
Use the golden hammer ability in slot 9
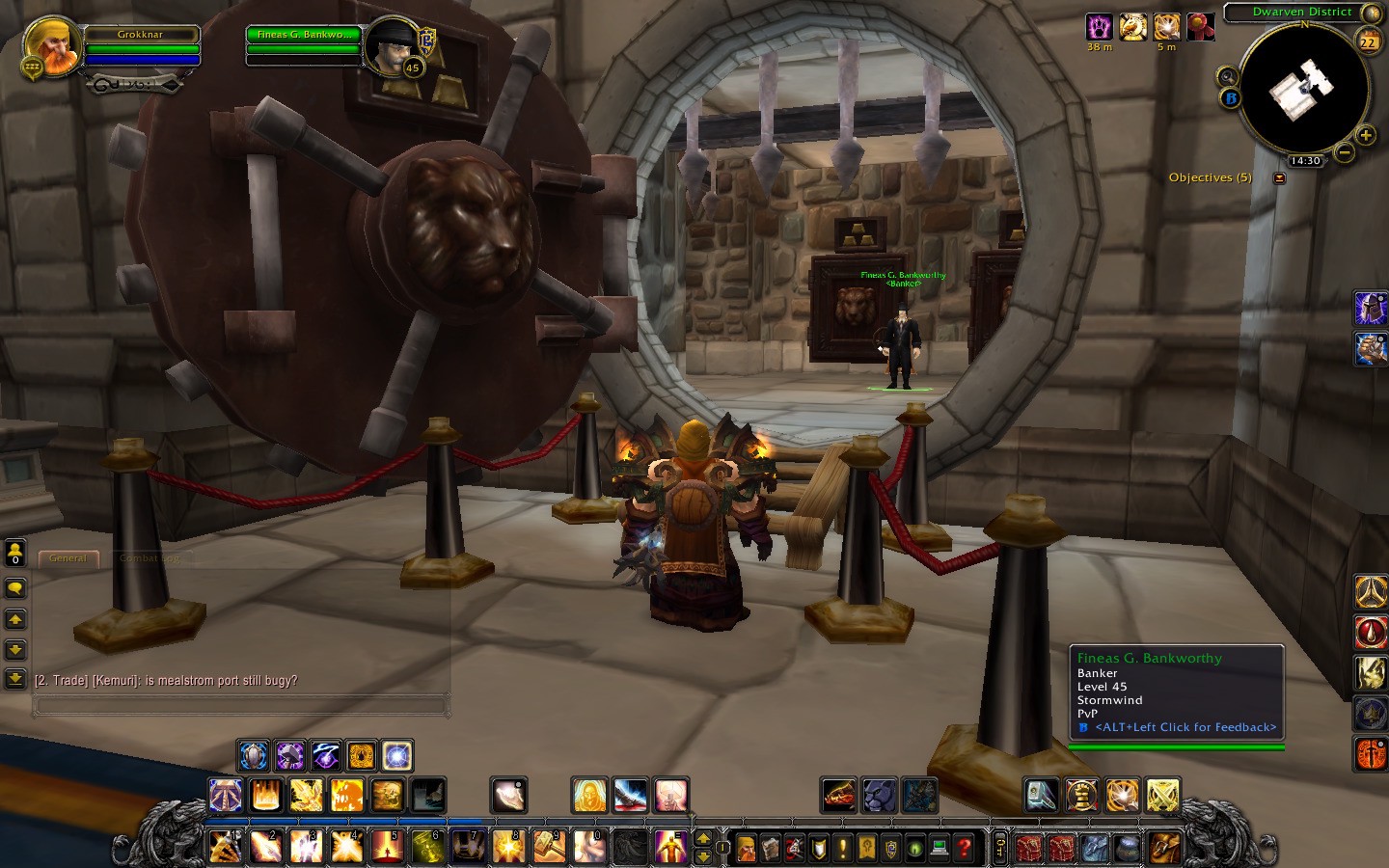click(547, 847)
